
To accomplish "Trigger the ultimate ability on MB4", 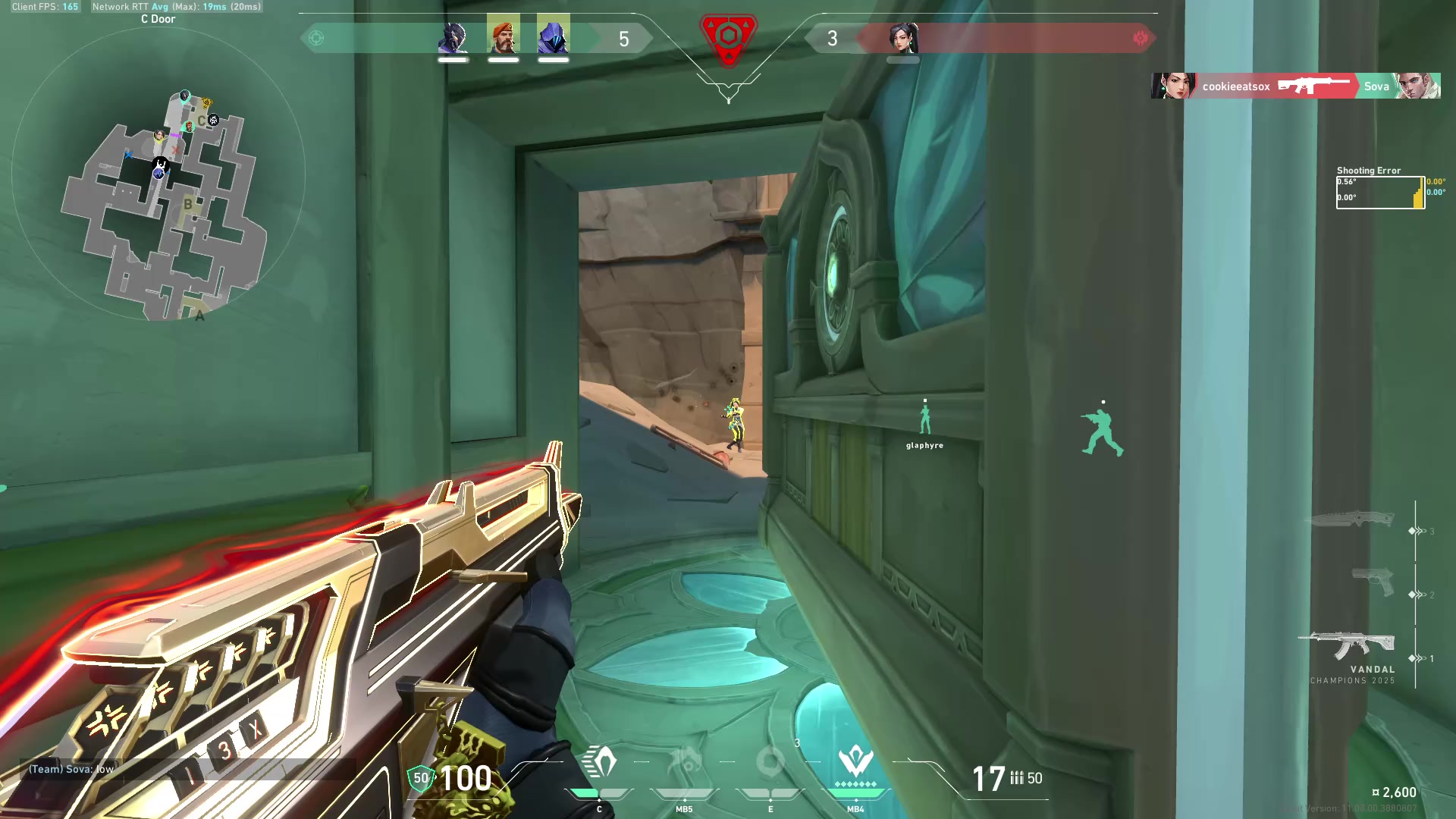I will tap(855, 763).
